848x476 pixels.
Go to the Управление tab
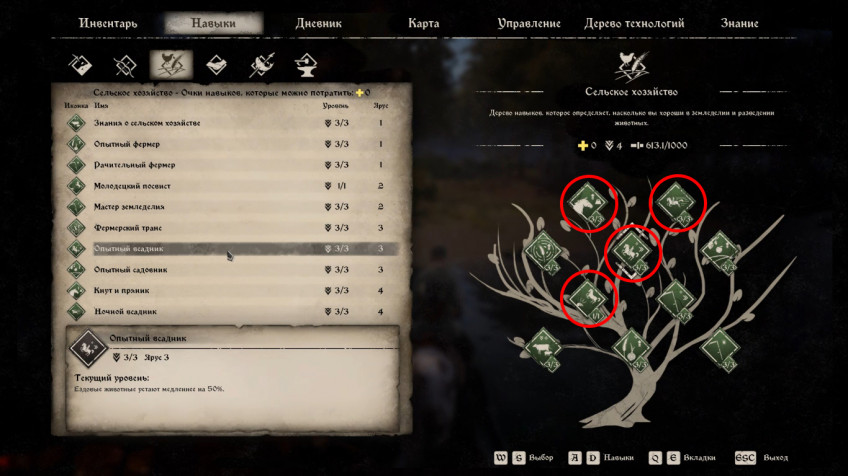point(530,24)
